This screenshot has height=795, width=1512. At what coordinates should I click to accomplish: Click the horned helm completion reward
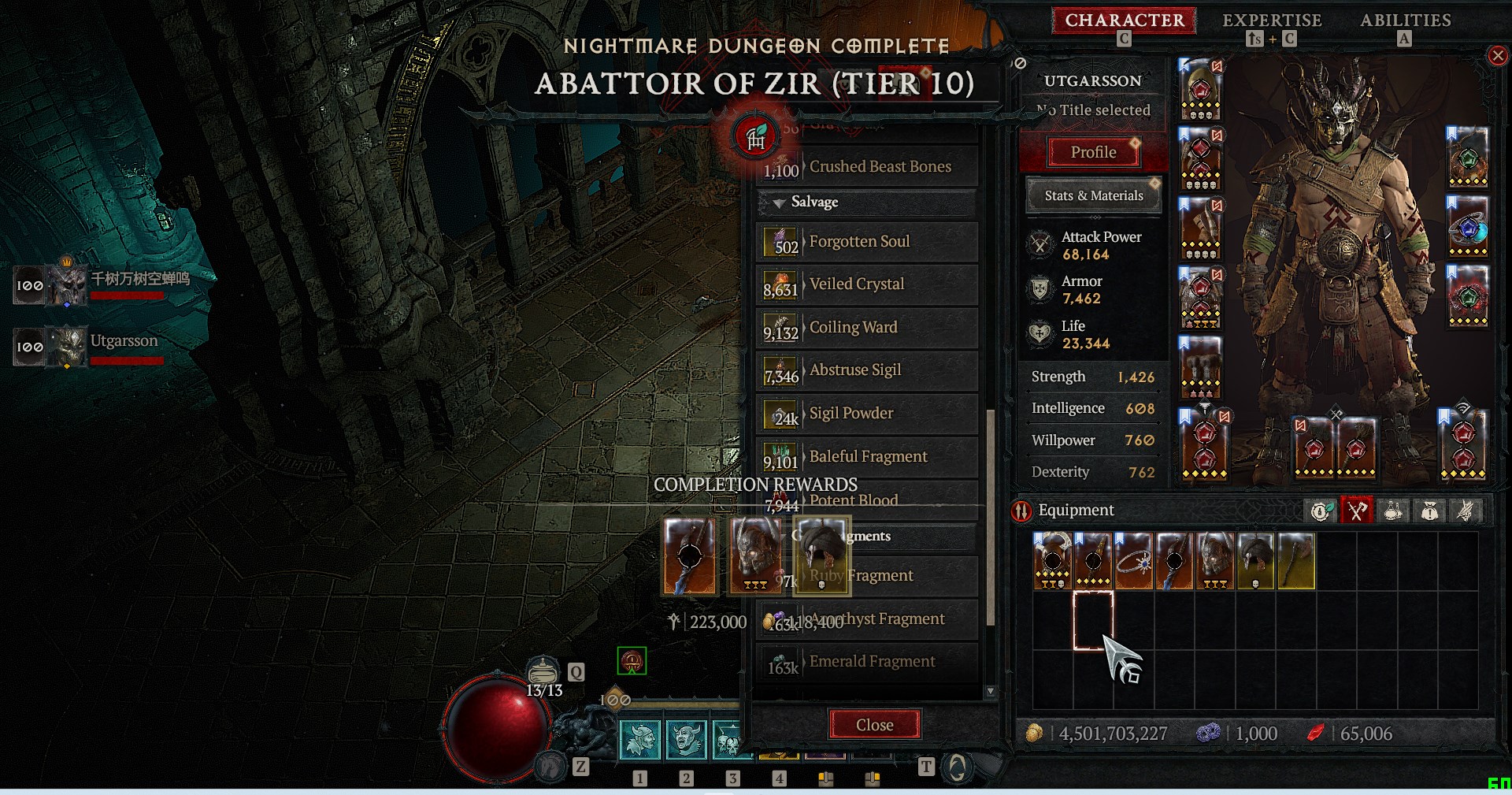tap(756, 555)
